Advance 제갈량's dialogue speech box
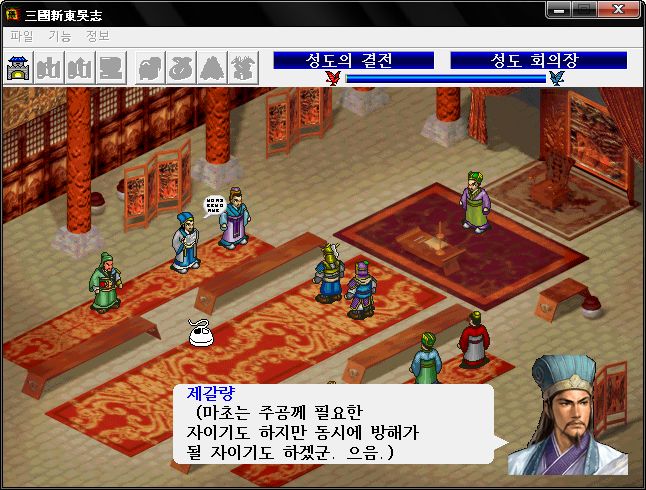 click(332, 424)
